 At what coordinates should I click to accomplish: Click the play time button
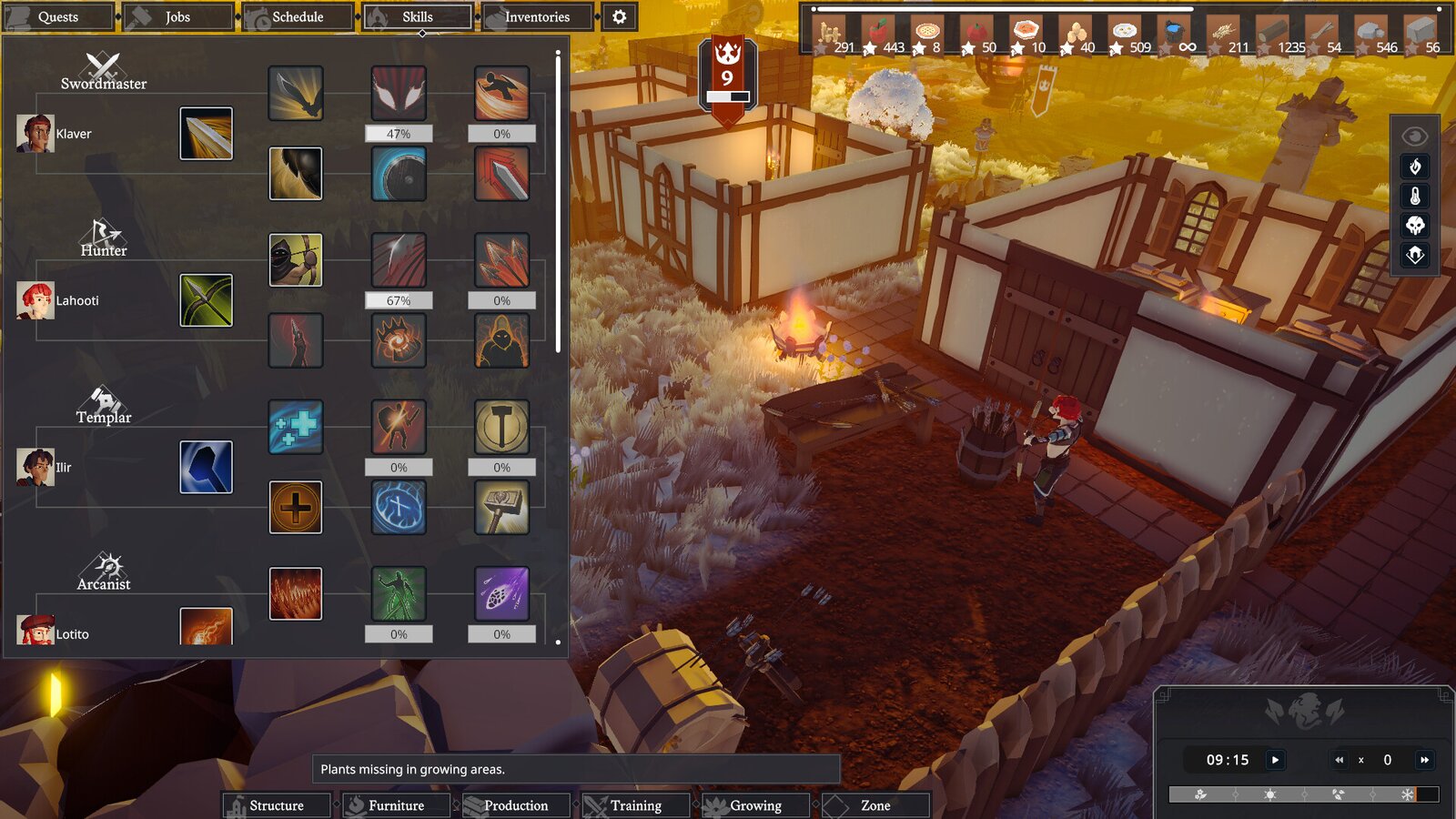coord(1275,760)
